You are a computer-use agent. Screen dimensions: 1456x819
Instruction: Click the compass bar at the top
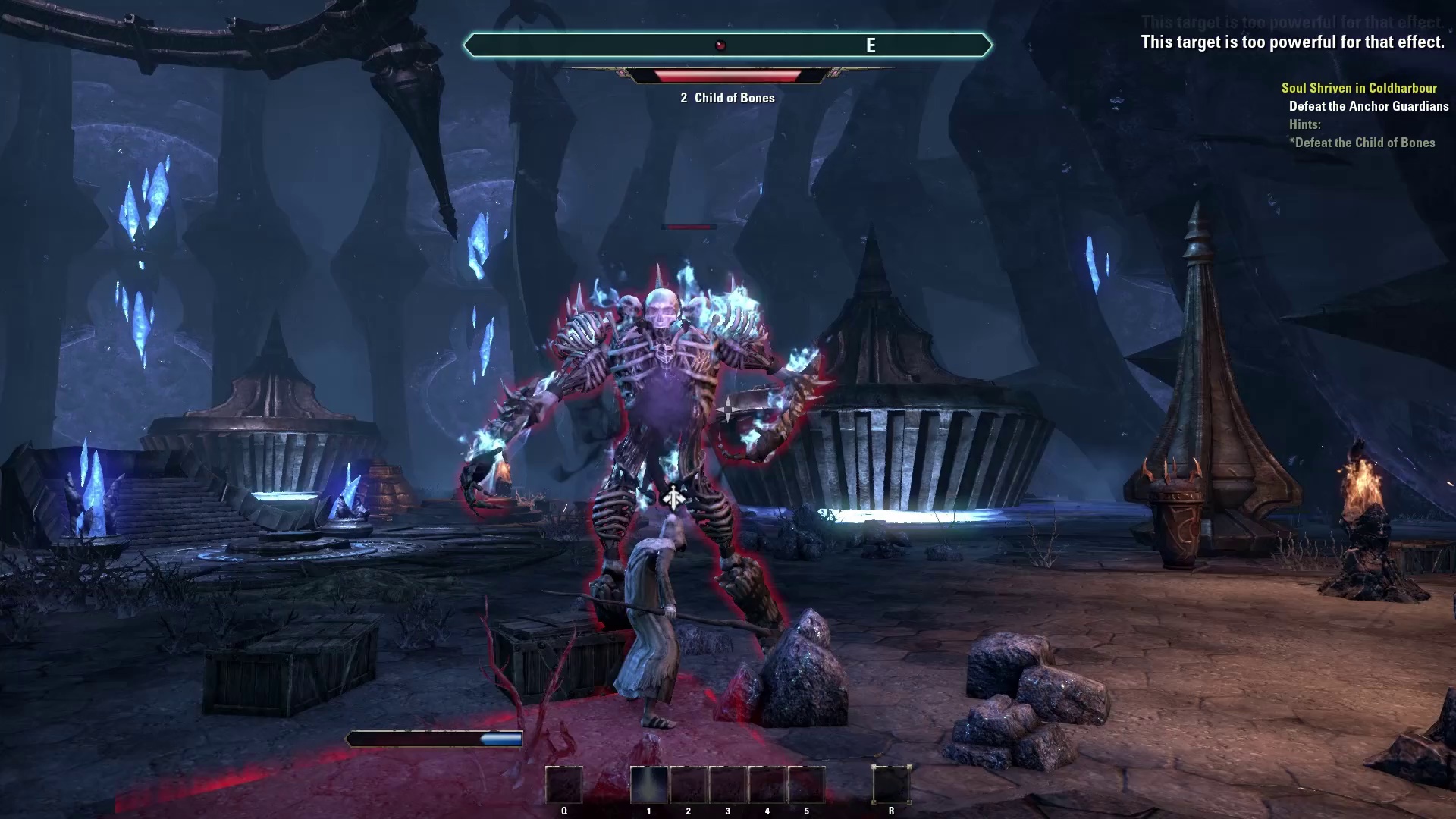[727, 45]
